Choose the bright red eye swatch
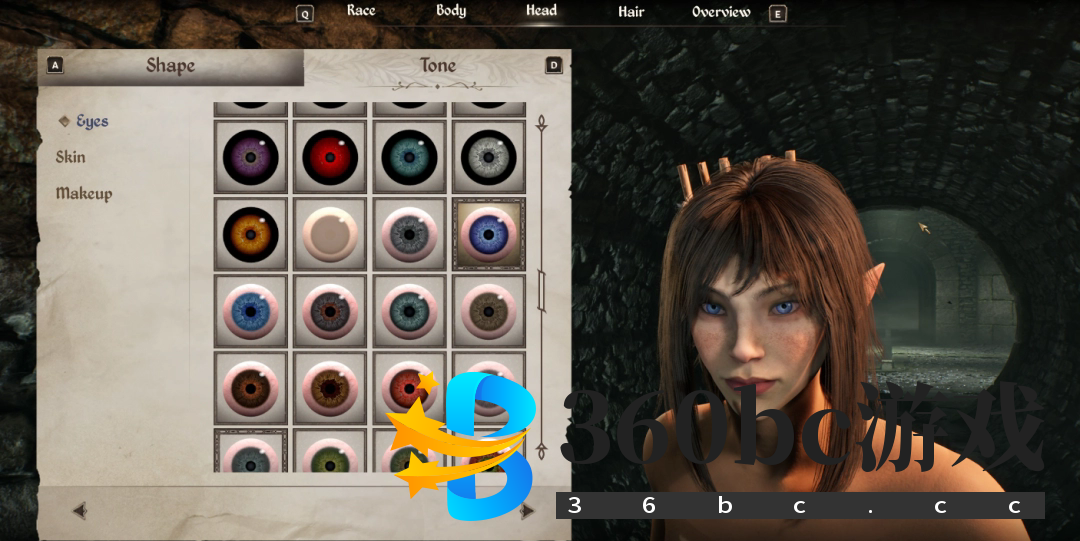The width and height of the screenshot is (1080, 541). 330,157
